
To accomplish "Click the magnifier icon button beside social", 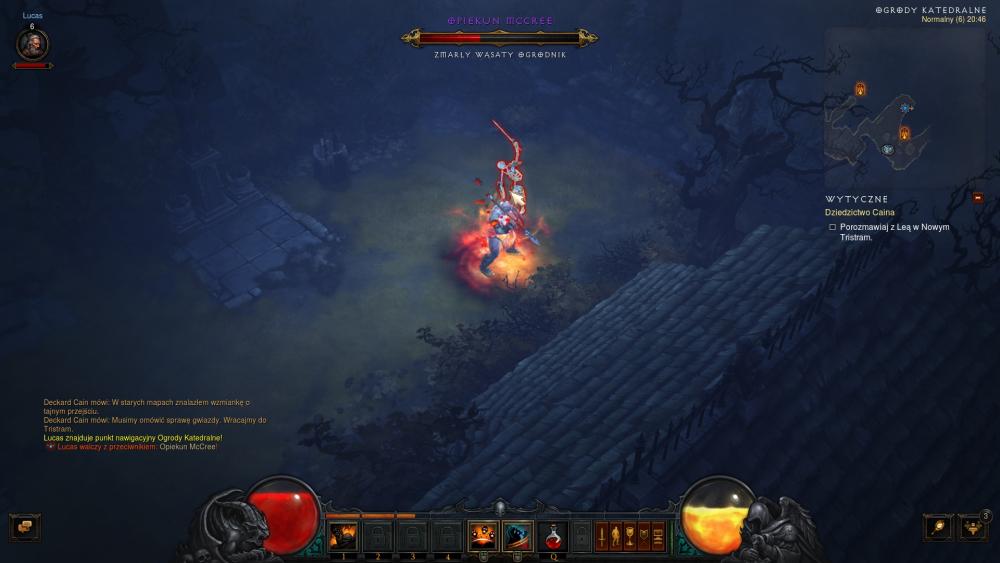I will 938,526.
